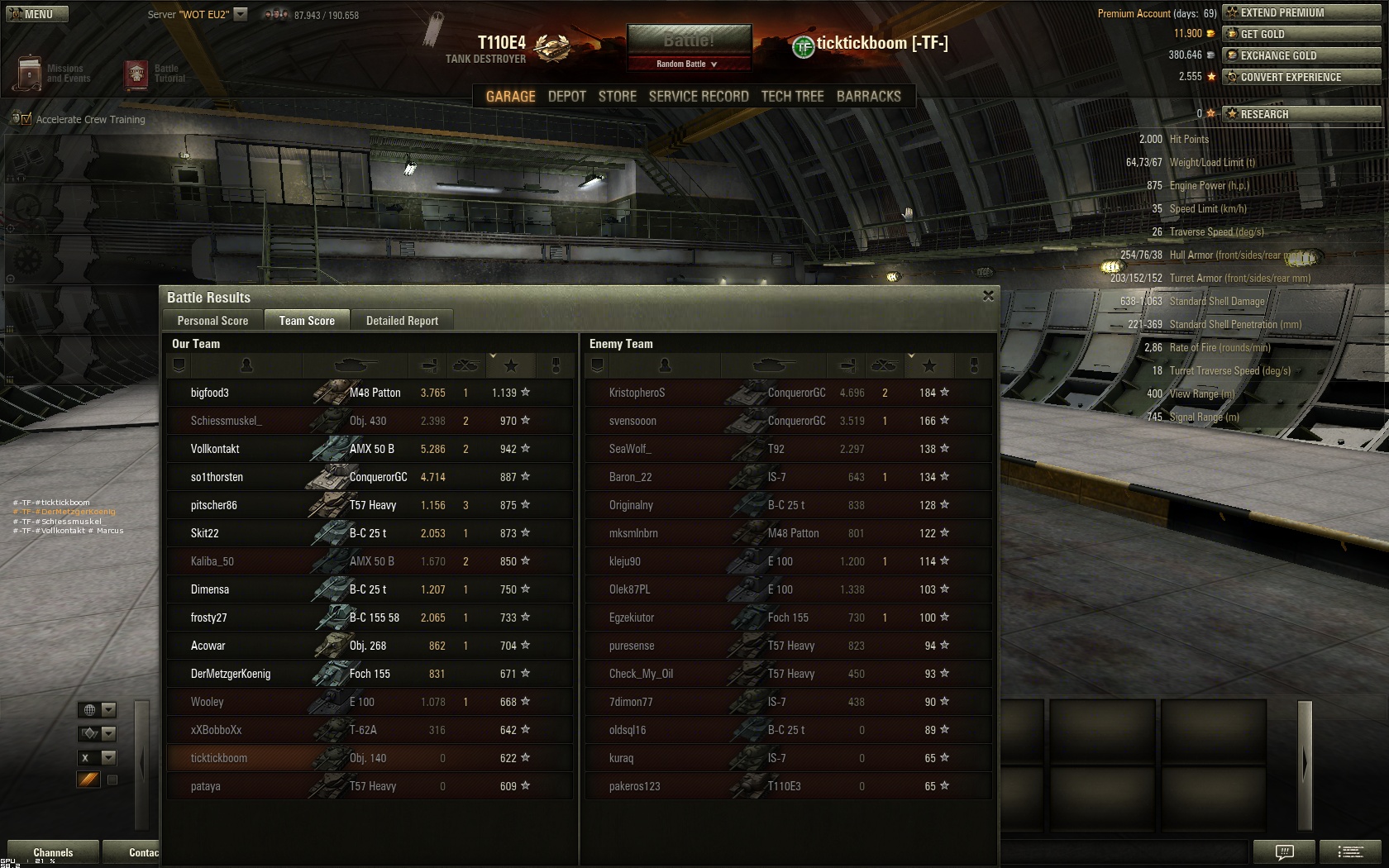The width and height of the screenshot is (1389, 868).
Task: View the Service Record
Action: click(699, 97)
